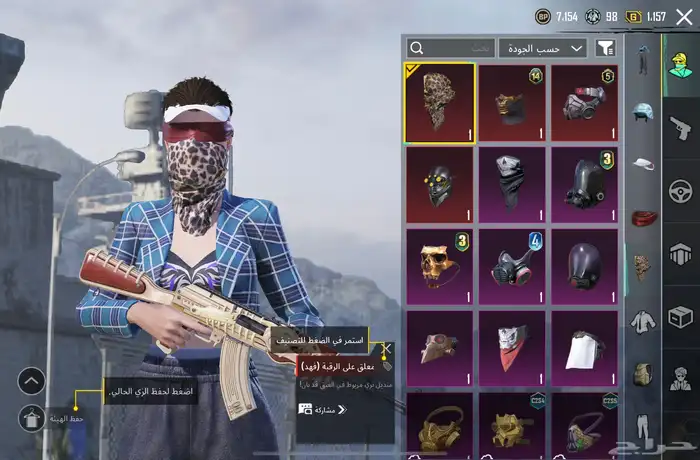Screen dimensions: 700x460
Task: Switch to the weapons pistol tab
Action: click(x=680, y=128)
